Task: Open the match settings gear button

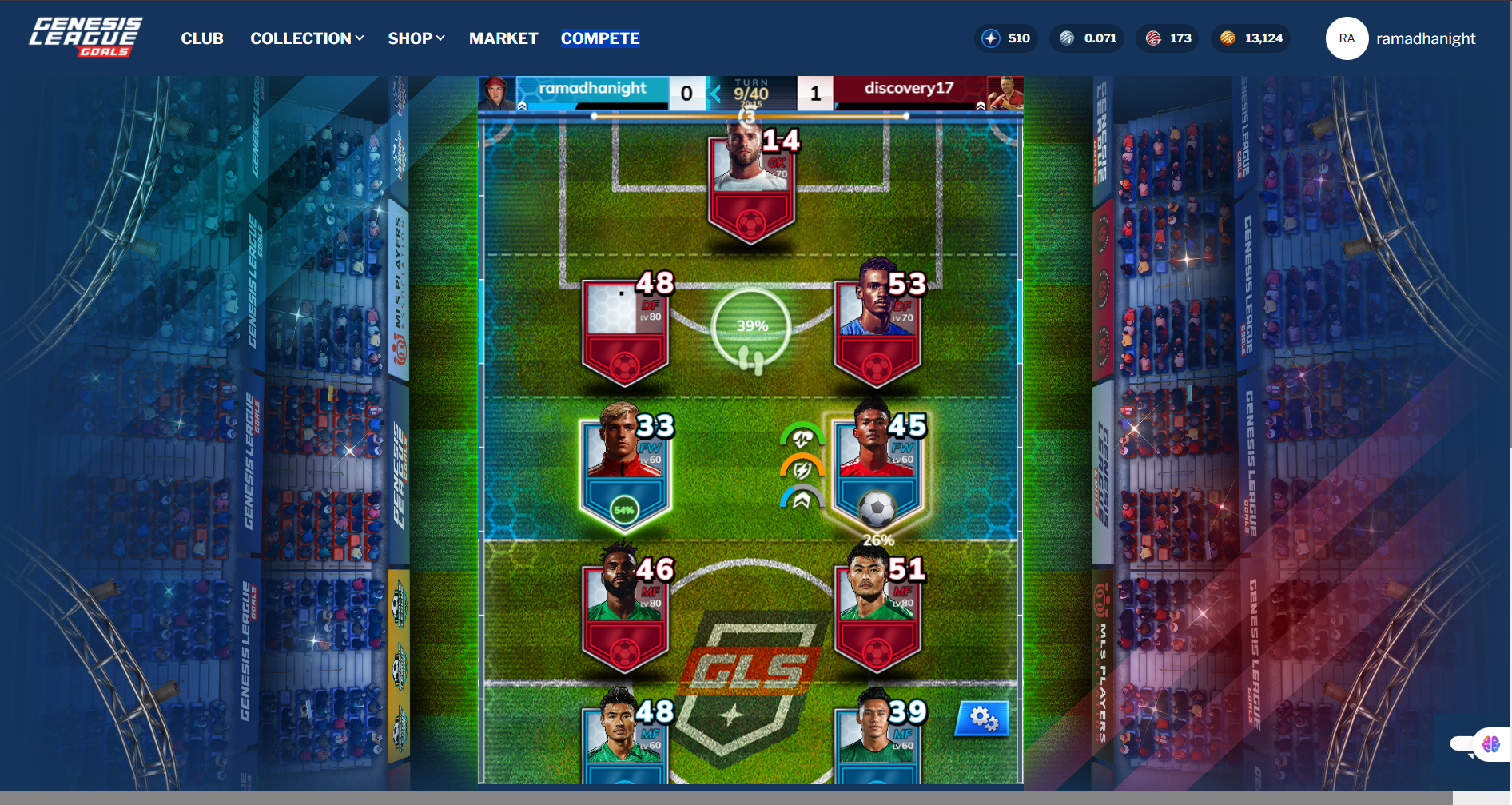Action: 982,719
